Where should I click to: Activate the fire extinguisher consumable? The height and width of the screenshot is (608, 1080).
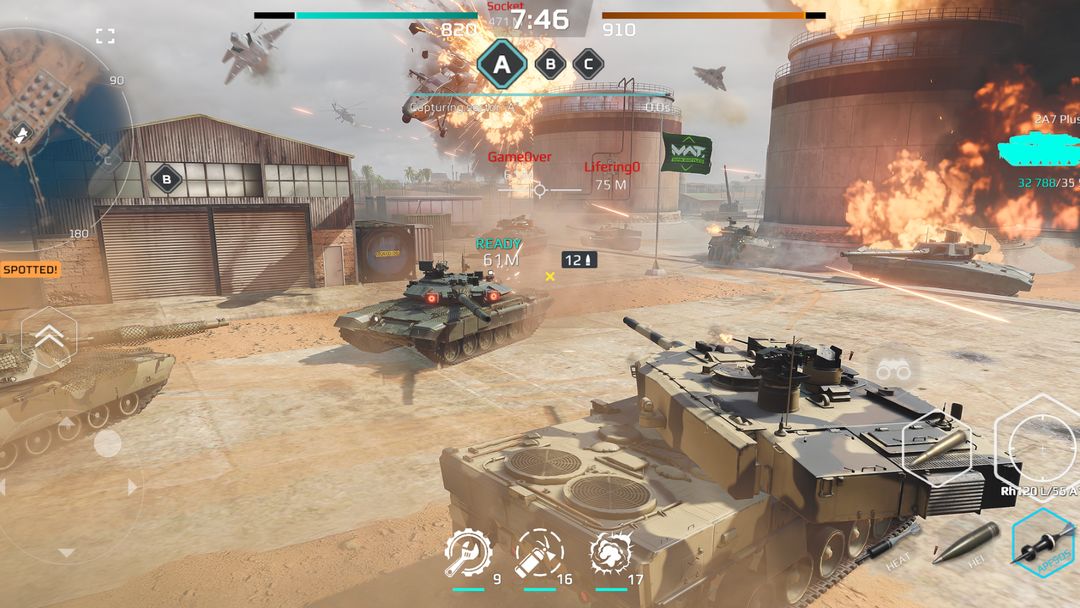(x=539, y=552)
